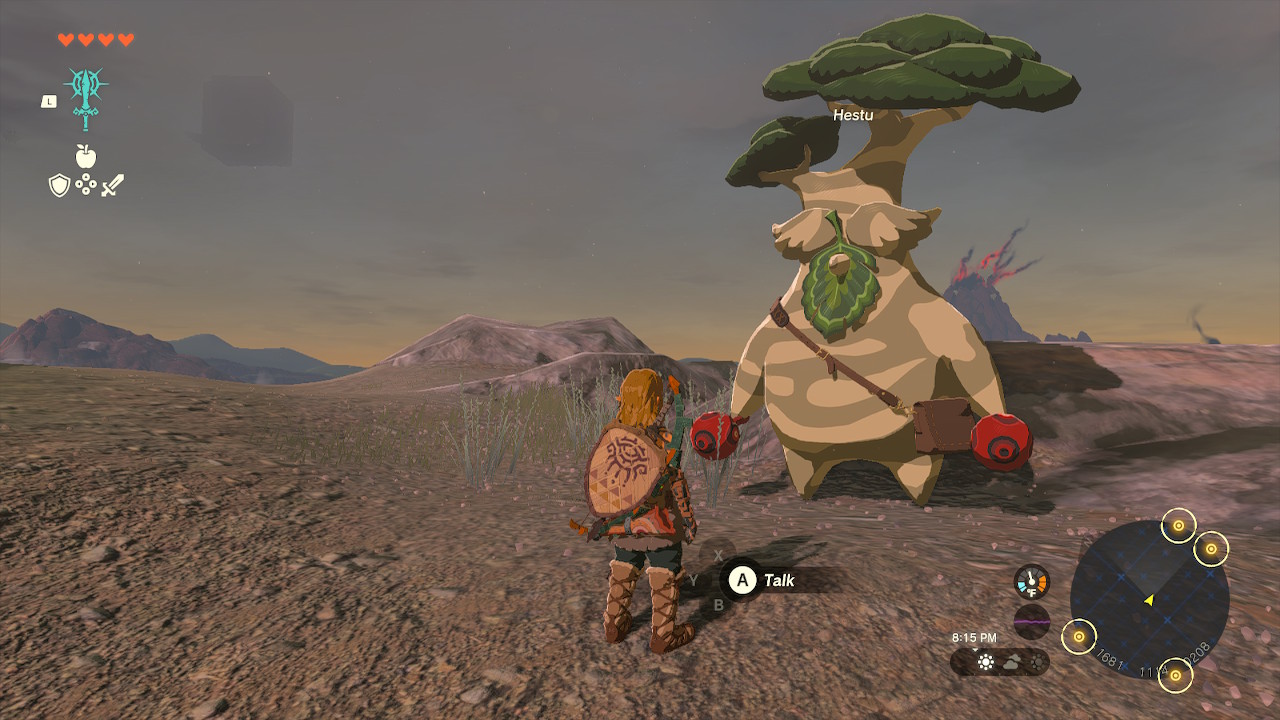The width and height of the screenshot is (1280, 720).
Task: Click the four-dot materials icon
Action: click(x=86, y=184)
